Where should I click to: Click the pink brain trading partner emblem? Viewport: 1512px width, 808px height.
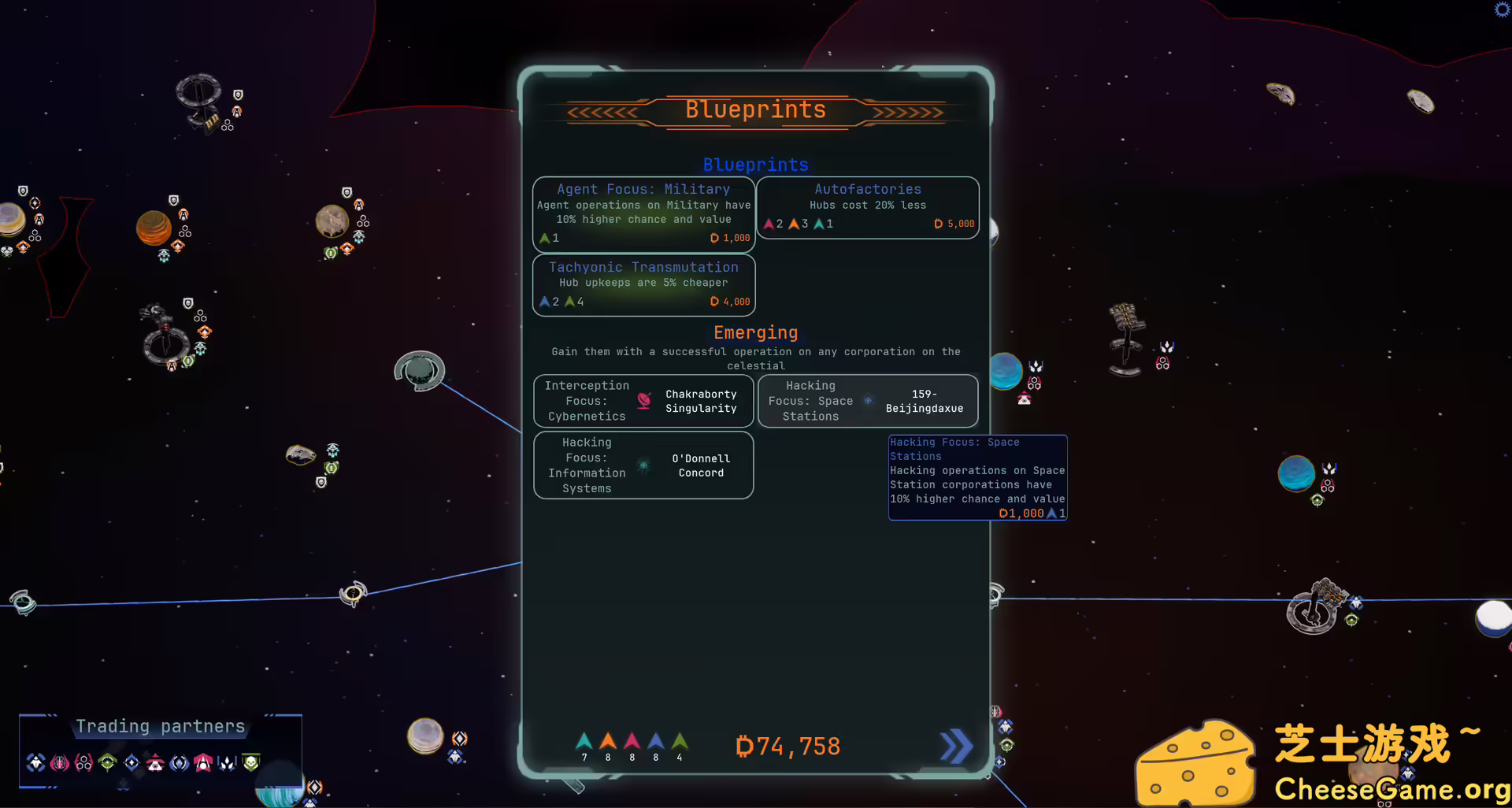coord(60,762)
